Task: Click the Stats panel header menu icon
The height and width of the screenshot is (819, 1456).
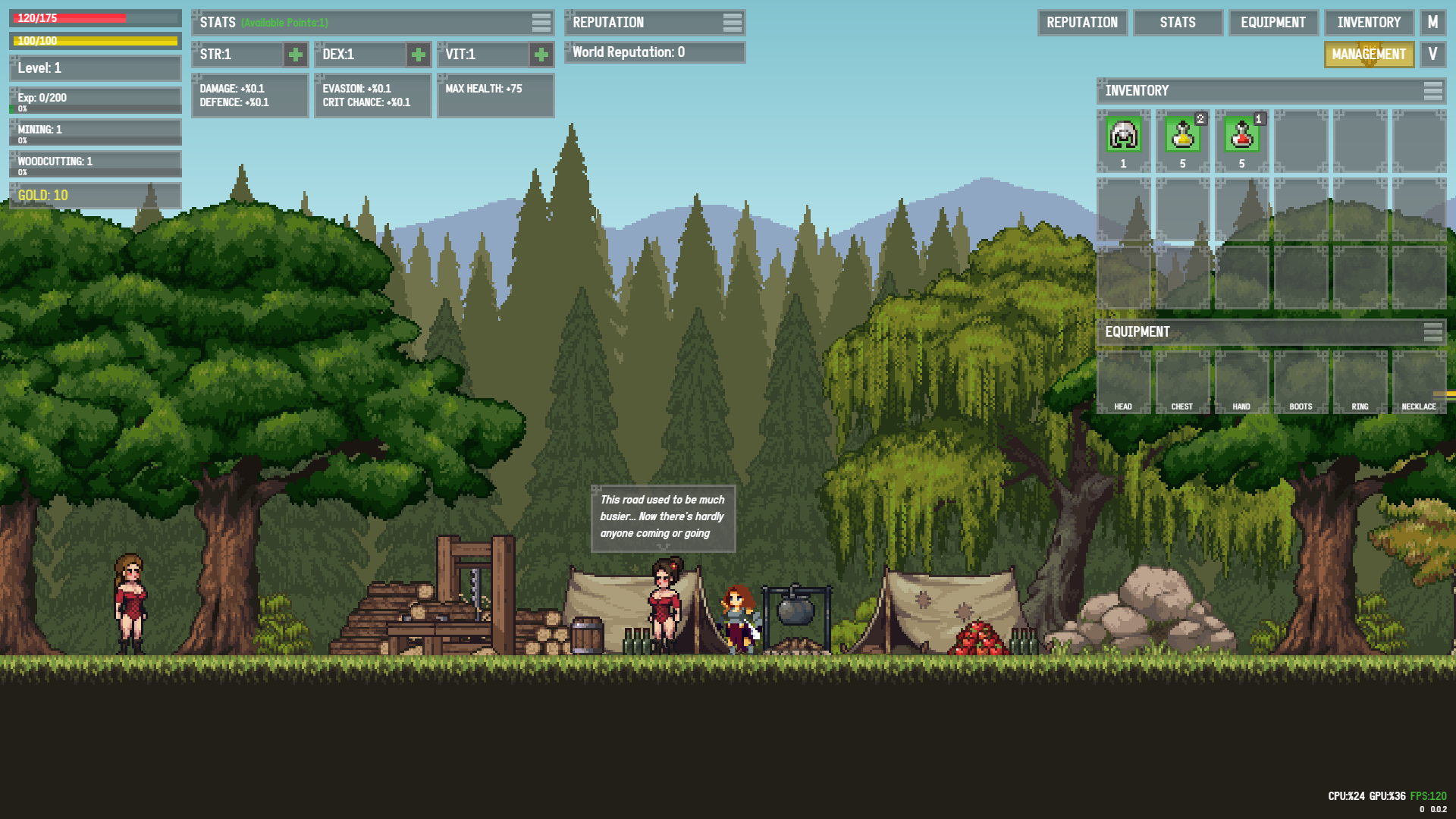Action: click(541, 23)
